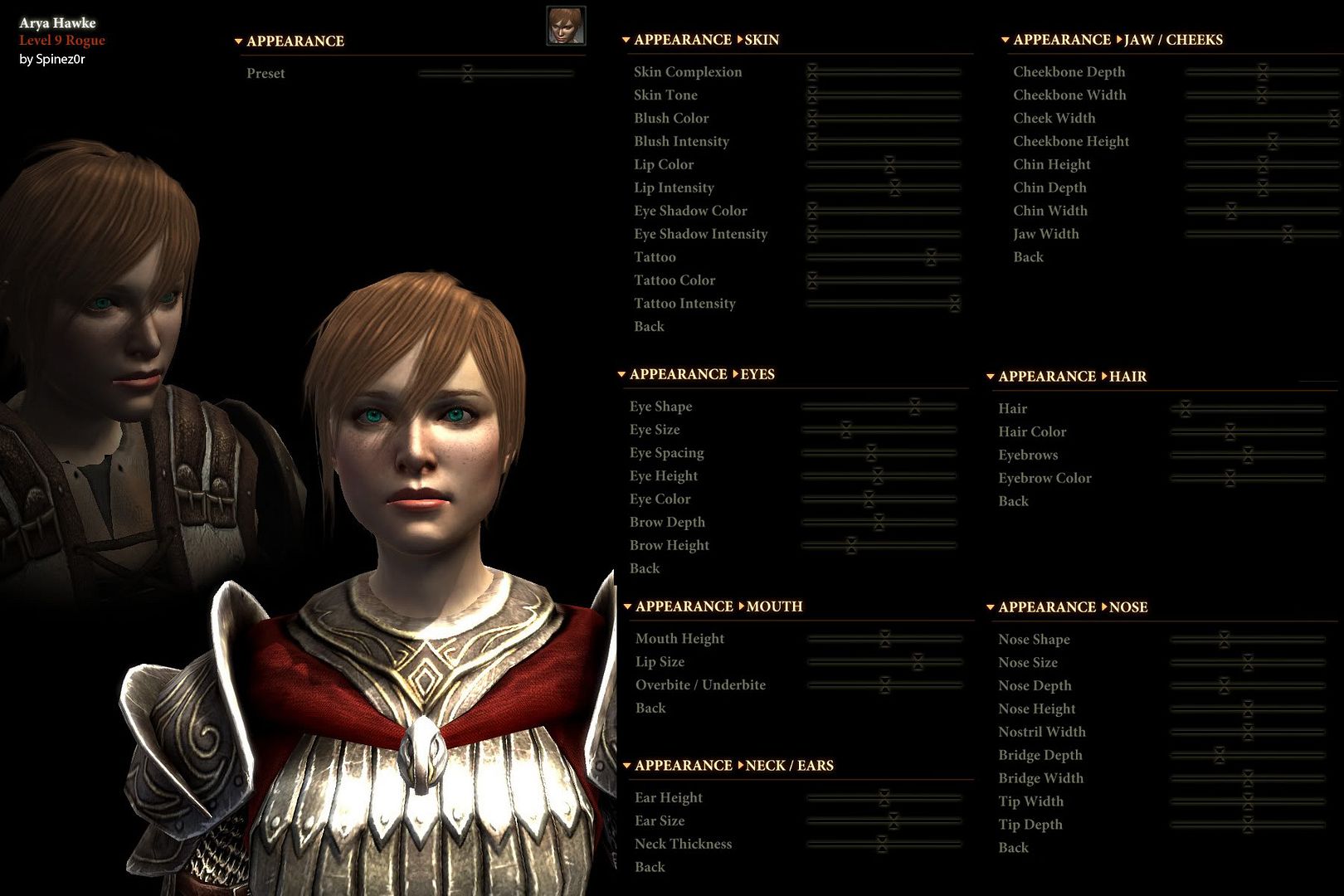
Task: Adjust the Cheekbone Depth slider
Action: (1262, 72)
